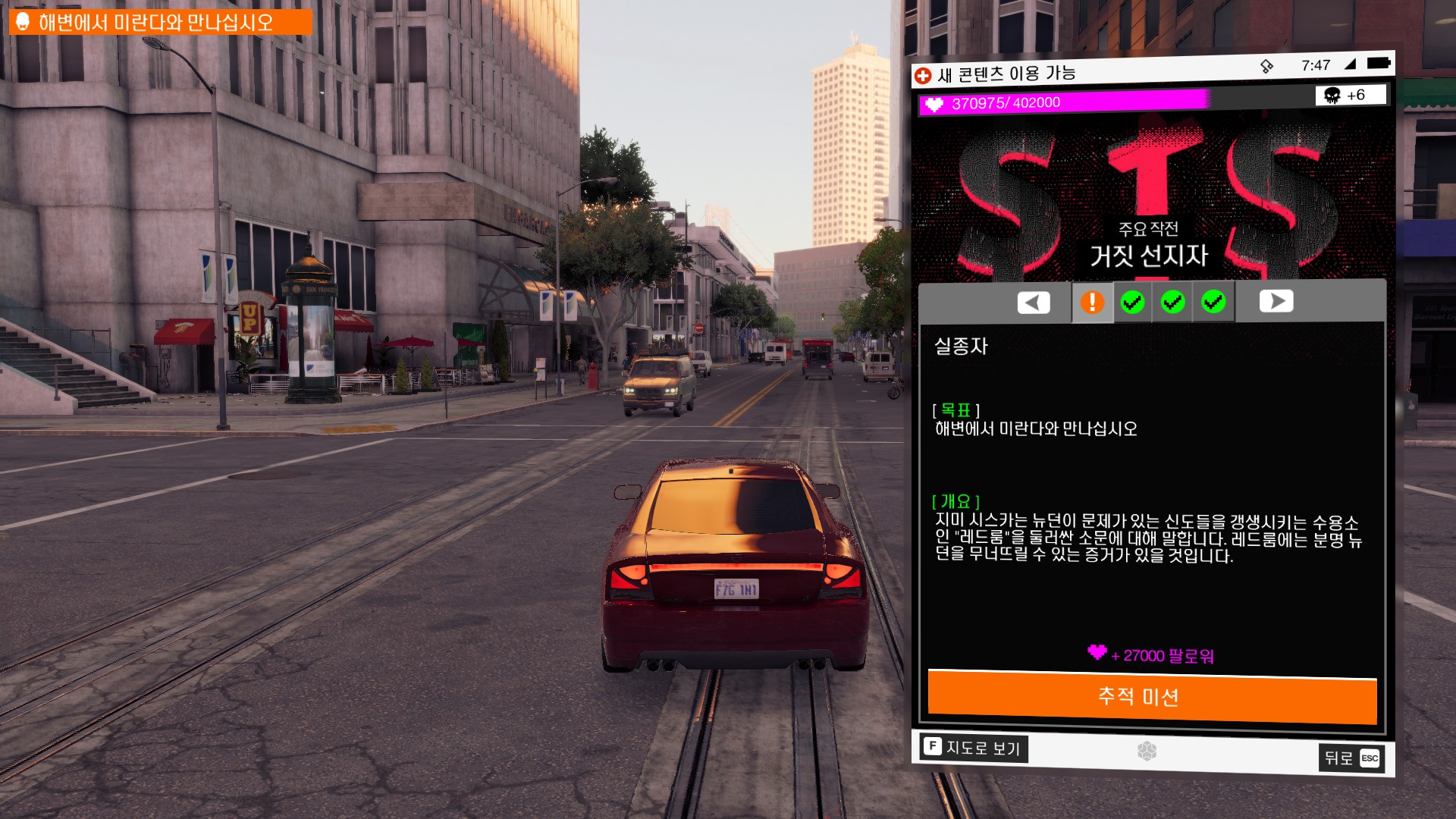This screenshot has width=1456, height=819.
Task: Open the 새 콘텐츠 이용 가능 notification
Action: (996, 74)
